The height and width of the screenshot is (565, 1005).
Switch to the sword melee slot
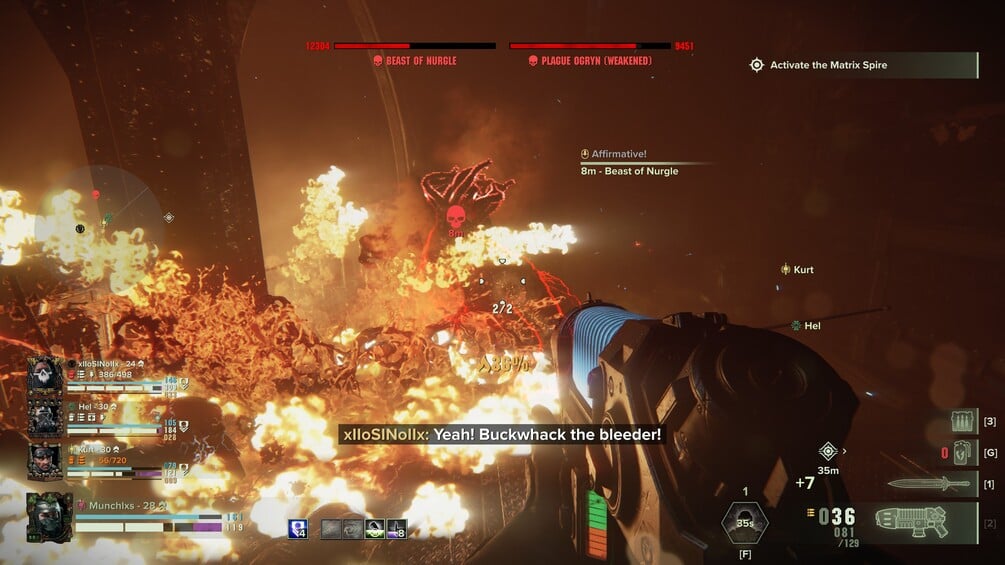tap(929, 484)
